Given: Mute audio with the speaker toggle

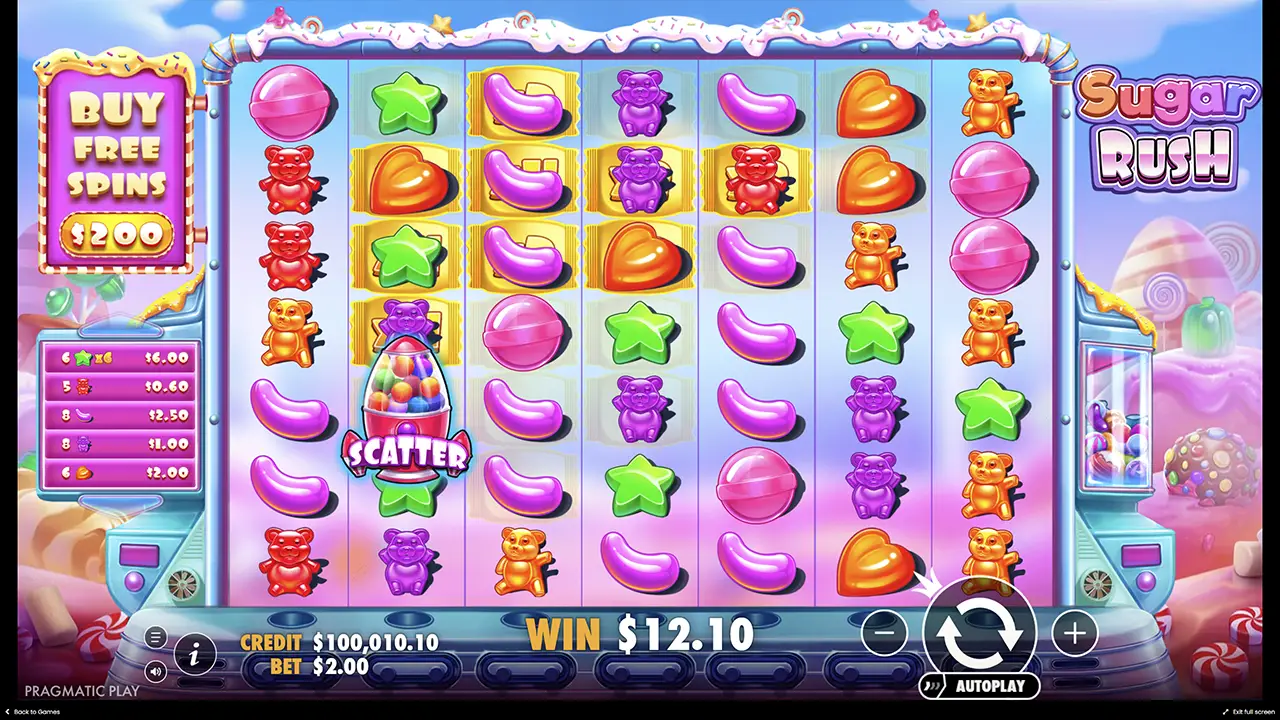Looking at the screenshot, I should 155,672.
